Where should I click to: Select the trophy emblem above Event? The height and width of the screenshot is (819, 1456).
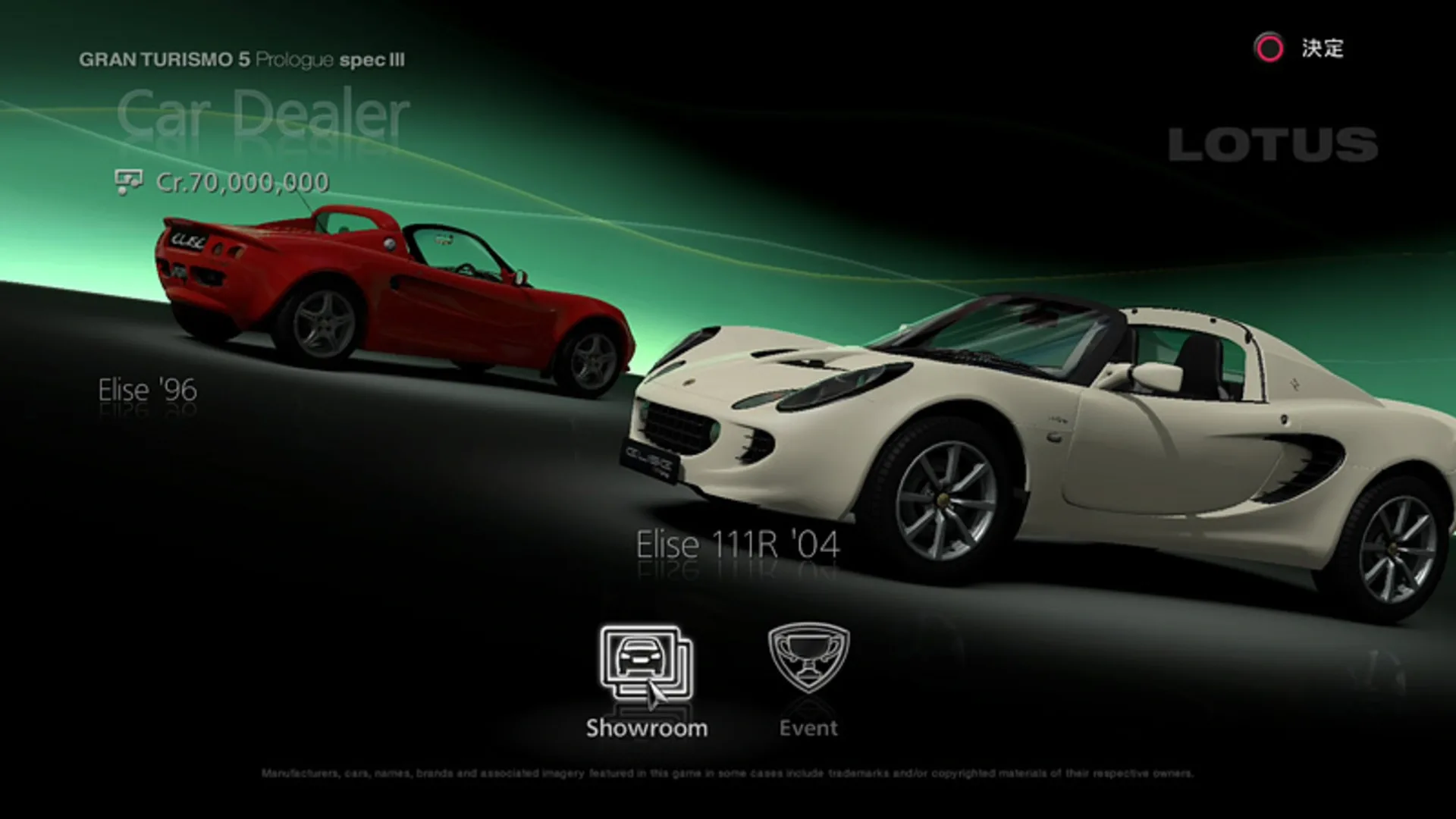point(808,656)
